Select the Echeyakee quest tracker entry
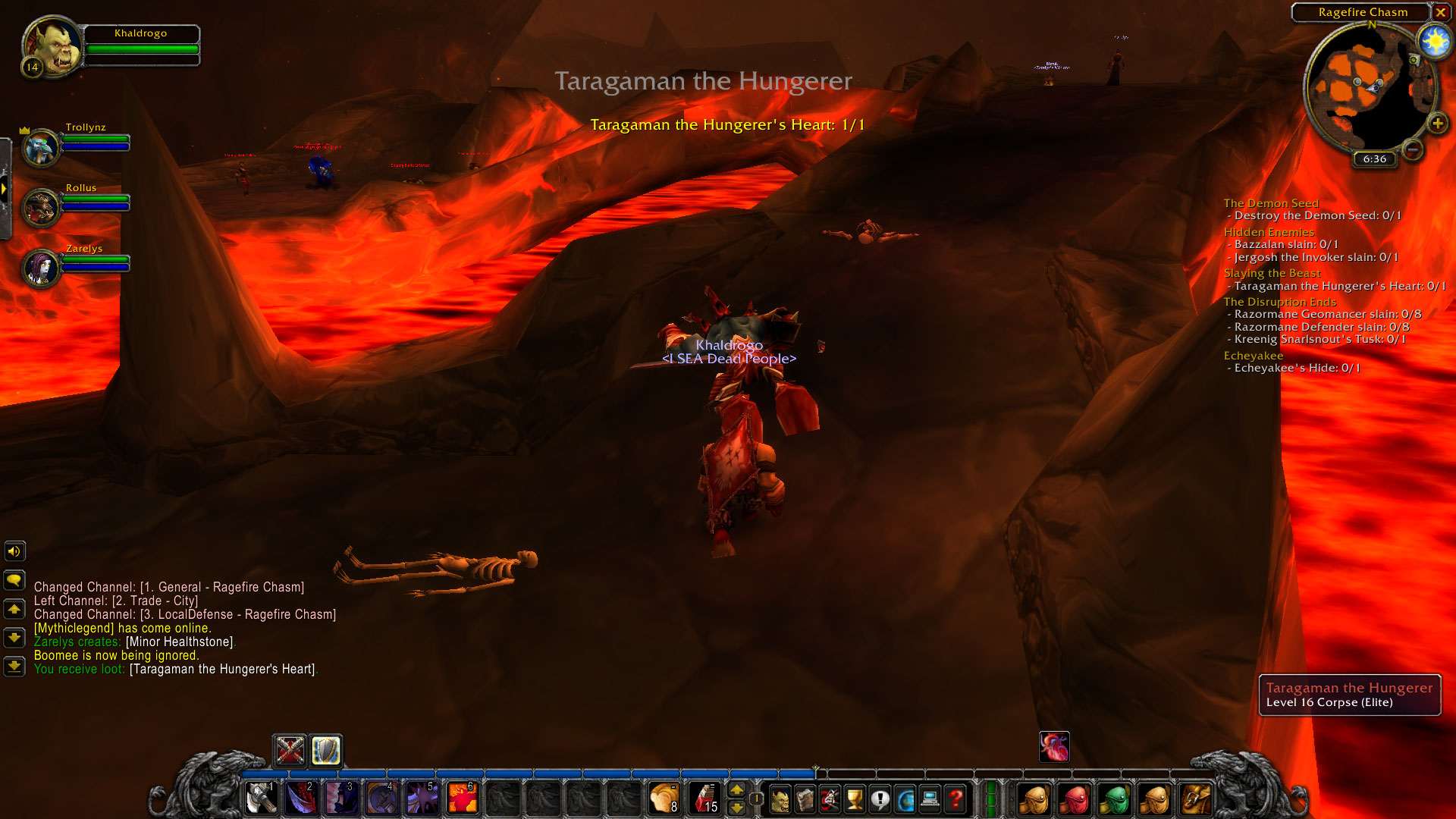The image size is (1456, 819). click(x=1252, y=355)
